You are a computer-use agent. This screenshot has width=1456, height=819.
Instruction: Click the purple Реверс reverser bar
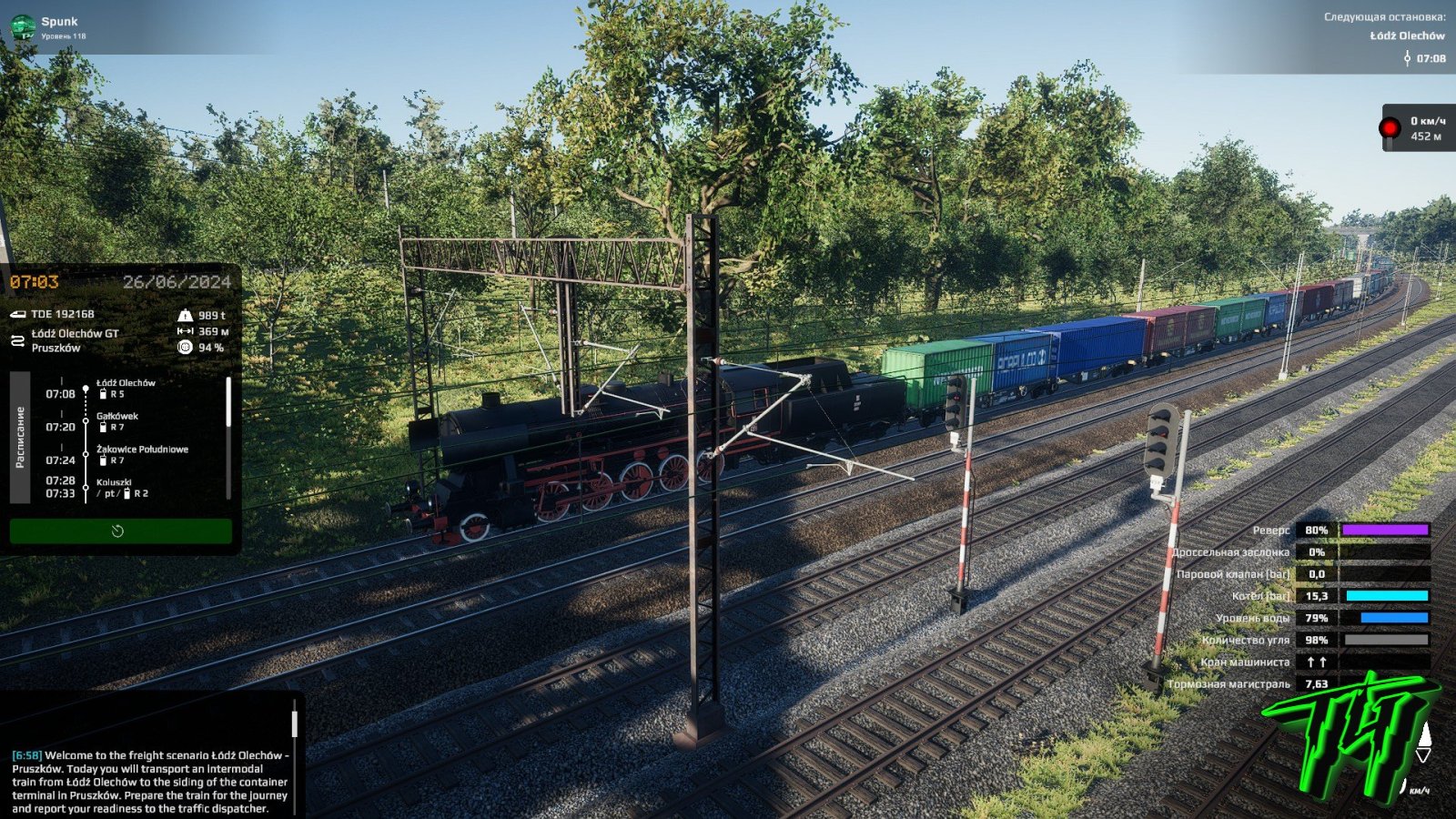click(x=1384, y=530)
